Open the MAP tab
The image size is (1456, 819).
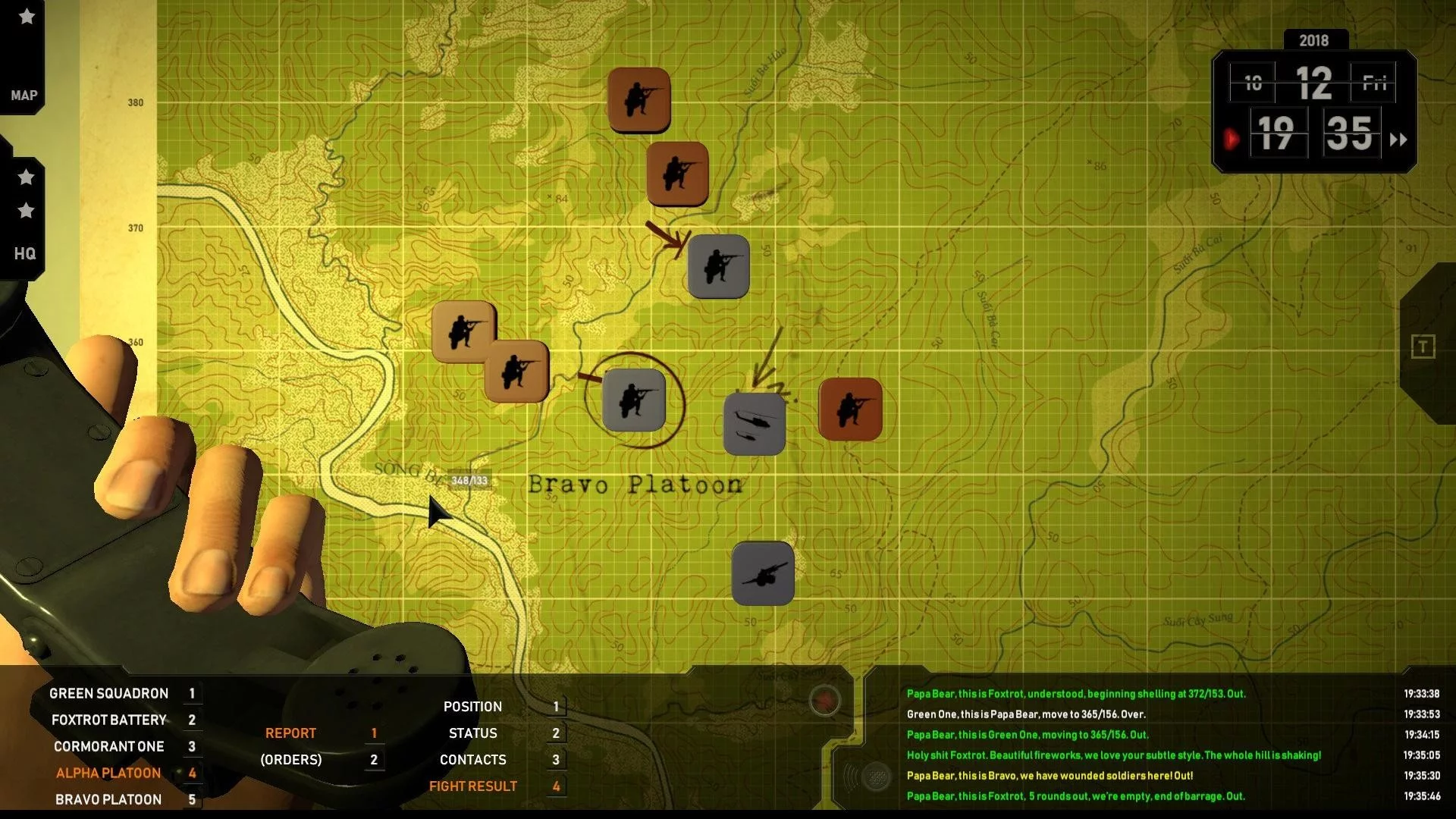[x=24, y=96]
